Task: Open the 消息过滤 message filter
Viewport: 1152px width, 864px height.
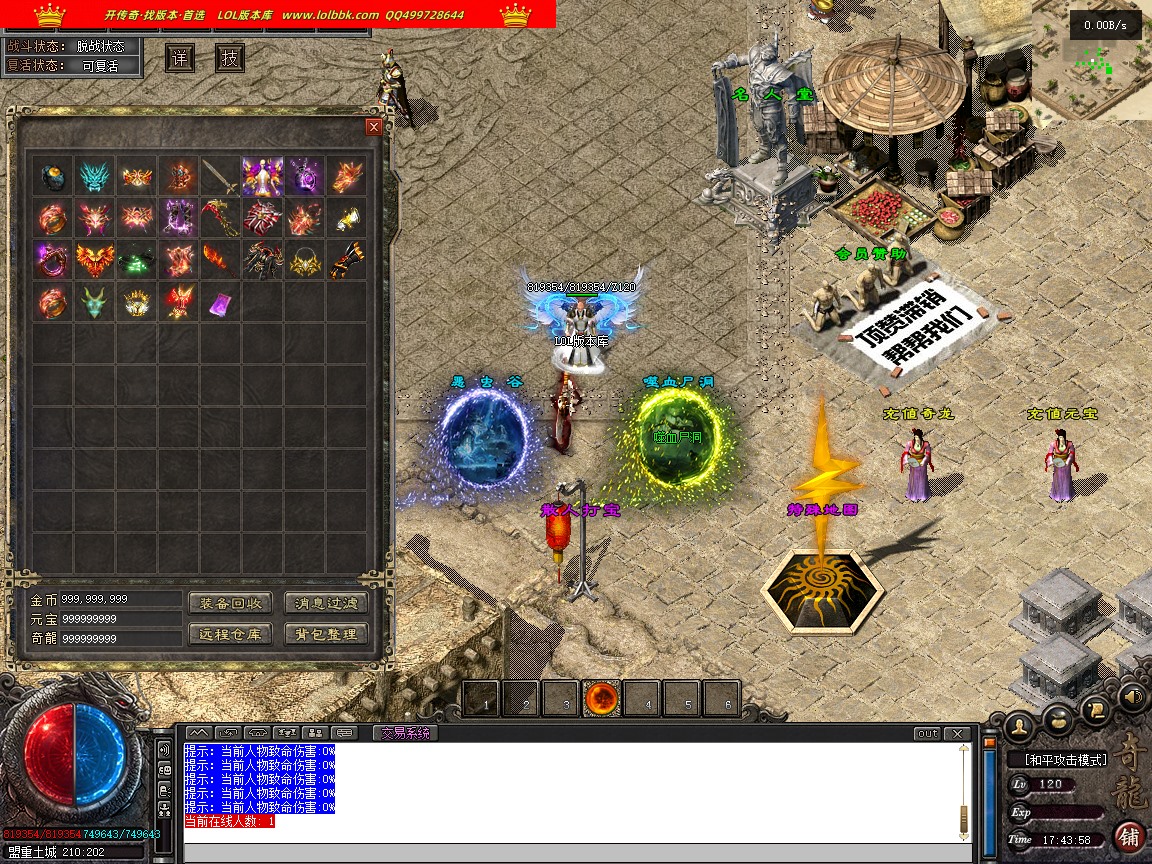Action: (x=326, y=603)
